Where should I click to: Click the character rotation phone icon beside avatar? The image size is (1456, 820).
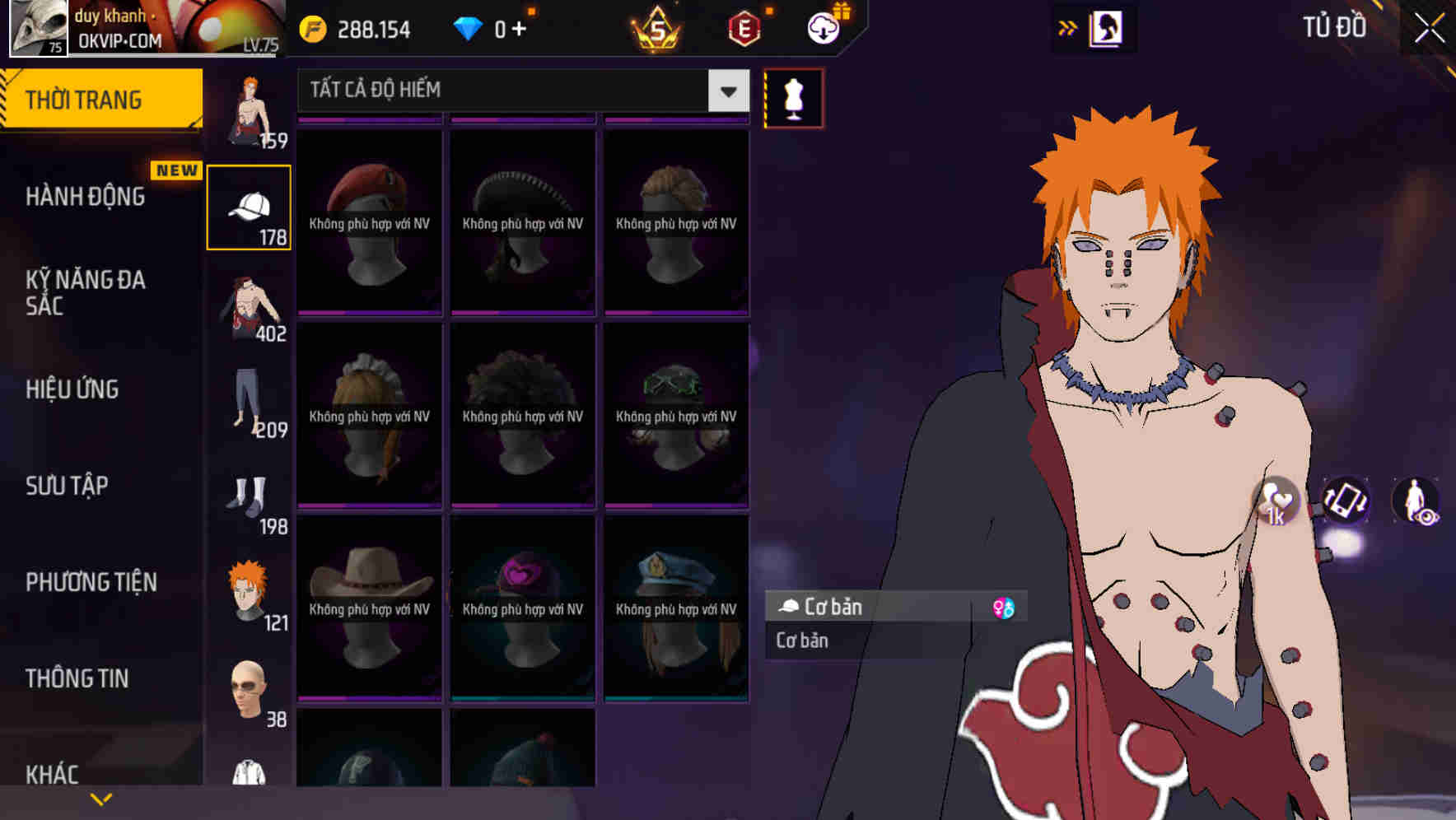pos(1345,502)
